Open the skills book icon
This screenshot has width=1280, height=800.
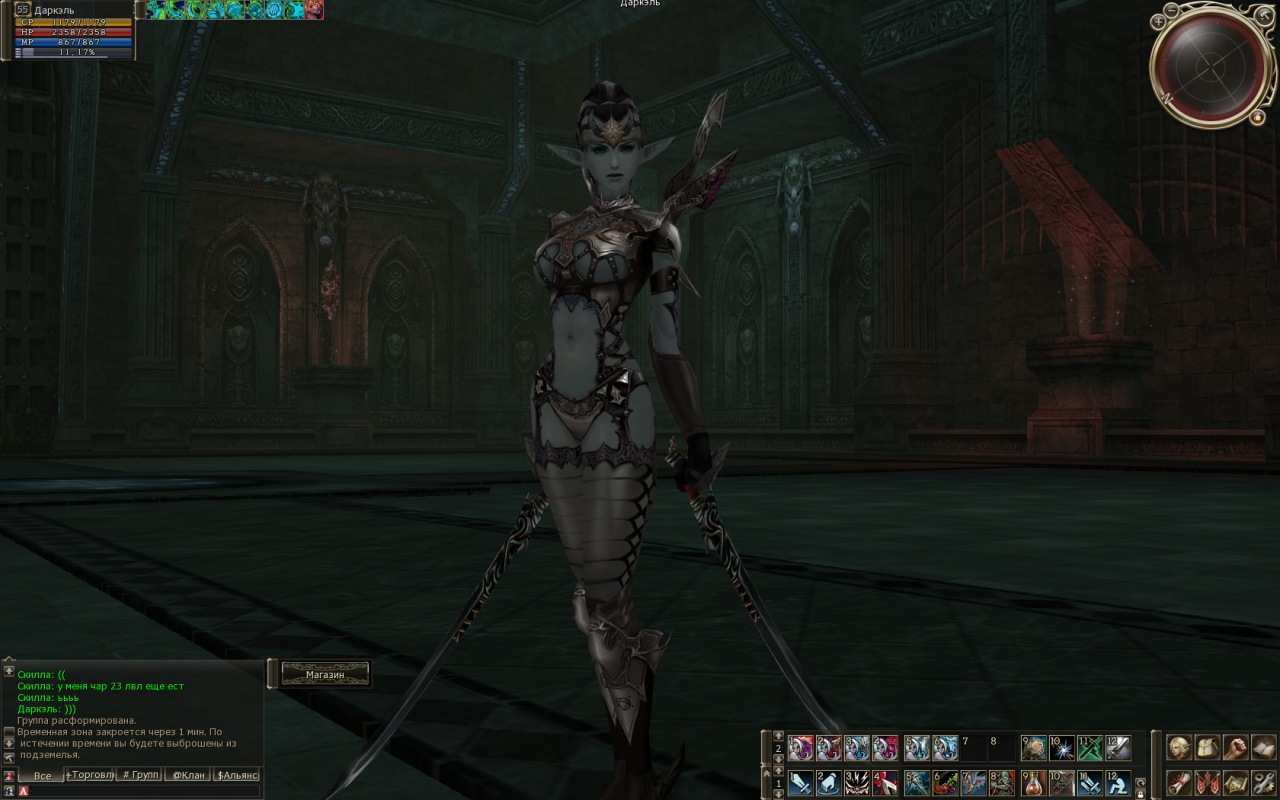1264,747
